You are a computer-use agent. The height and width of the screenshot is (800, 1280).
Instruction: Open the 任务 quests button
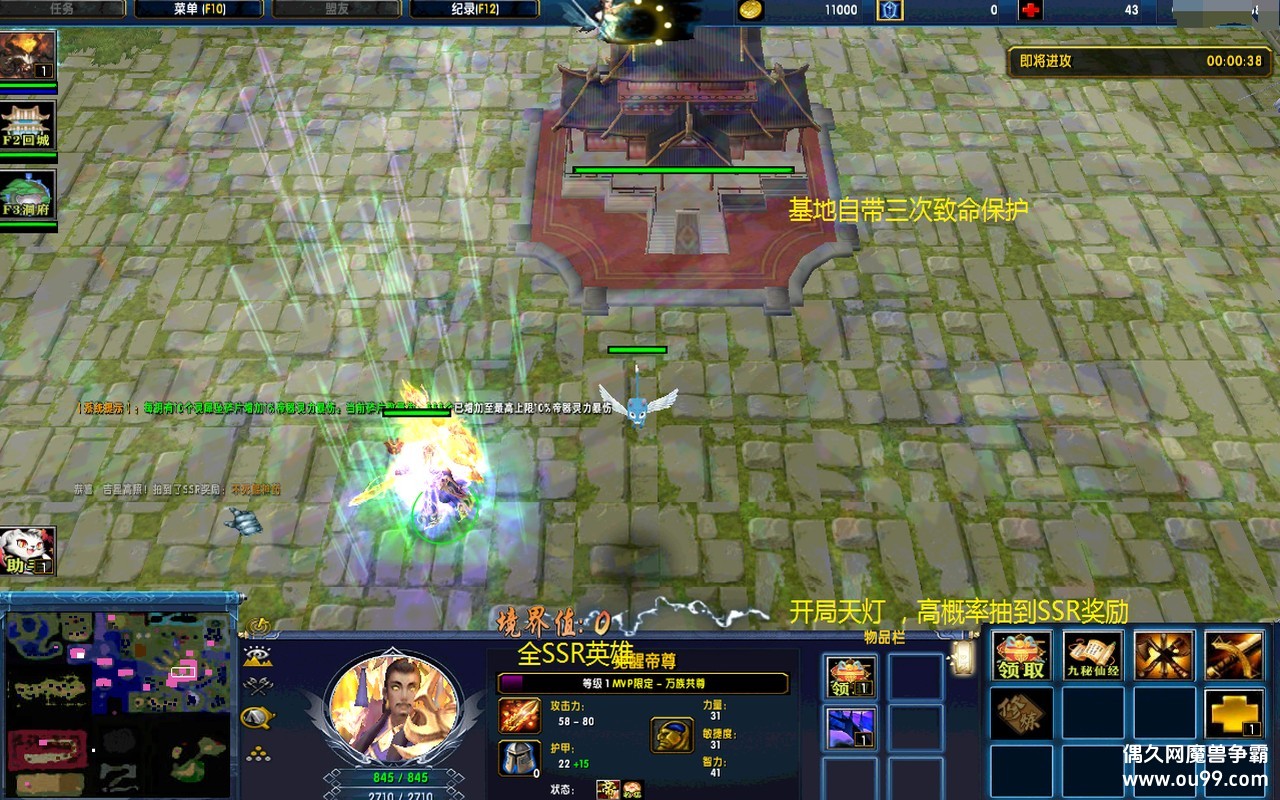62,9
